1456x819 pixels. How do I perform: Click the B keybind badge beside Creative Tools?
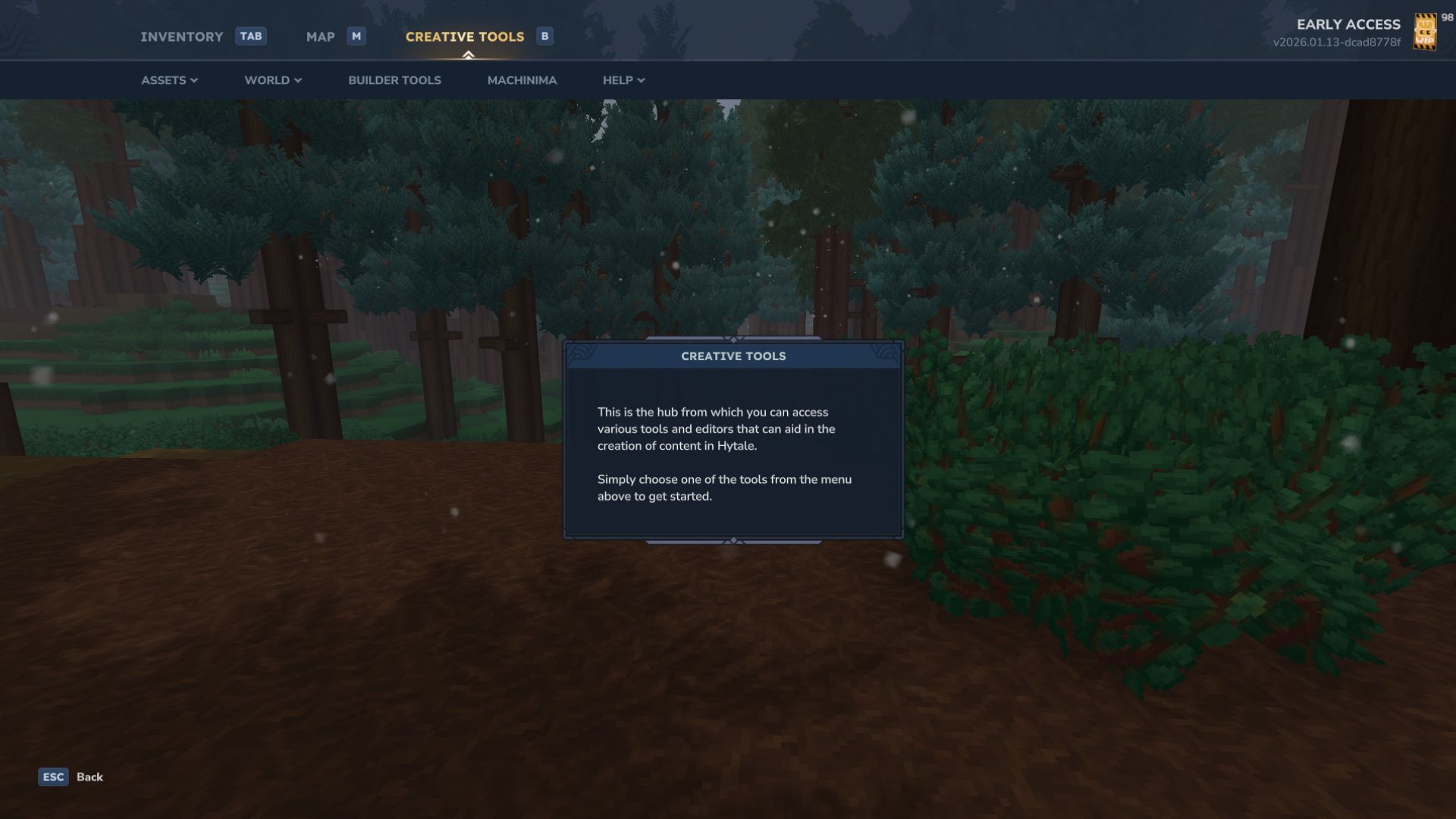pyautogui.click(x=544, y=36)
